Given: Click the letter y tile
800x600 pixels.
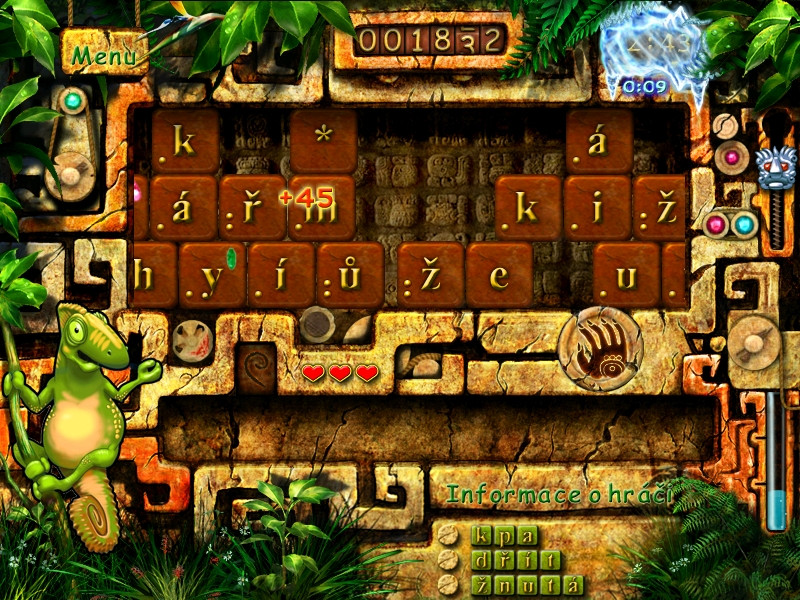Looking at the screenshot, I should coord(212,275).
